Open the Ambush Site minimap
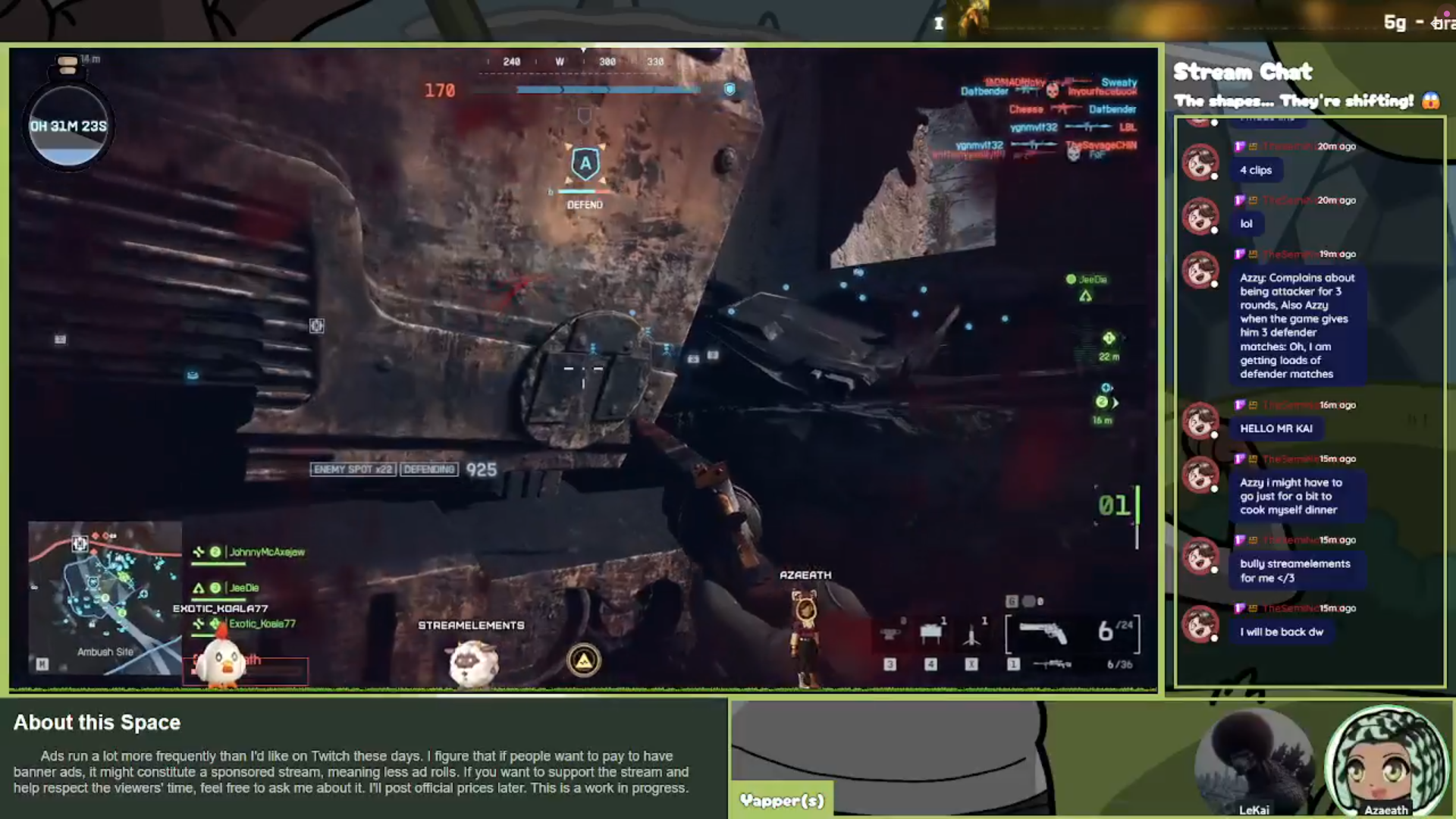 105,596
